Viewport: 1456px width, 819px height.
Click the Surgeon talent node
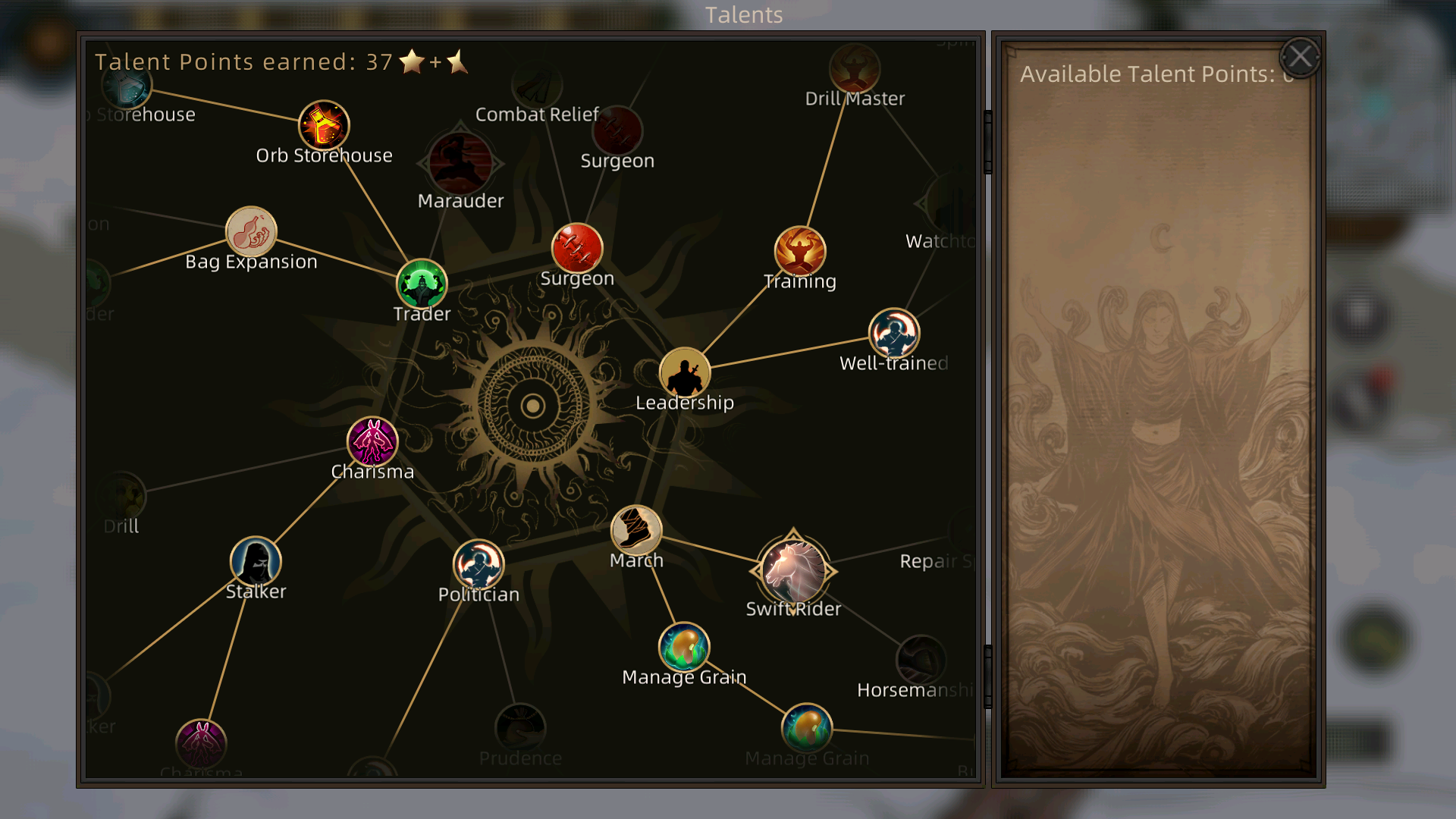point(579,247)
